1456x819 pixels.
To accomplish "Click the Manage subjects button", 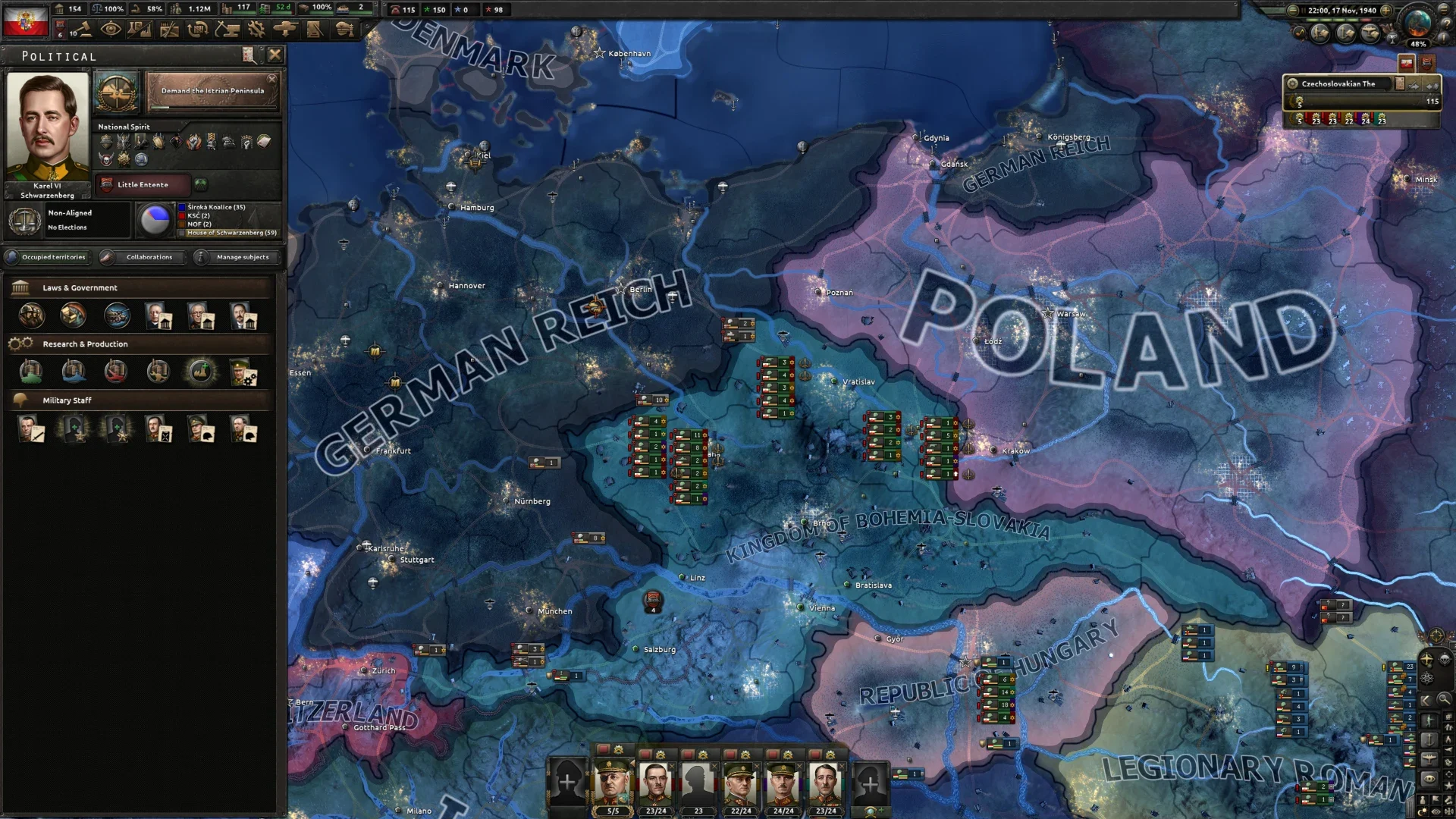I will (240, 257).
